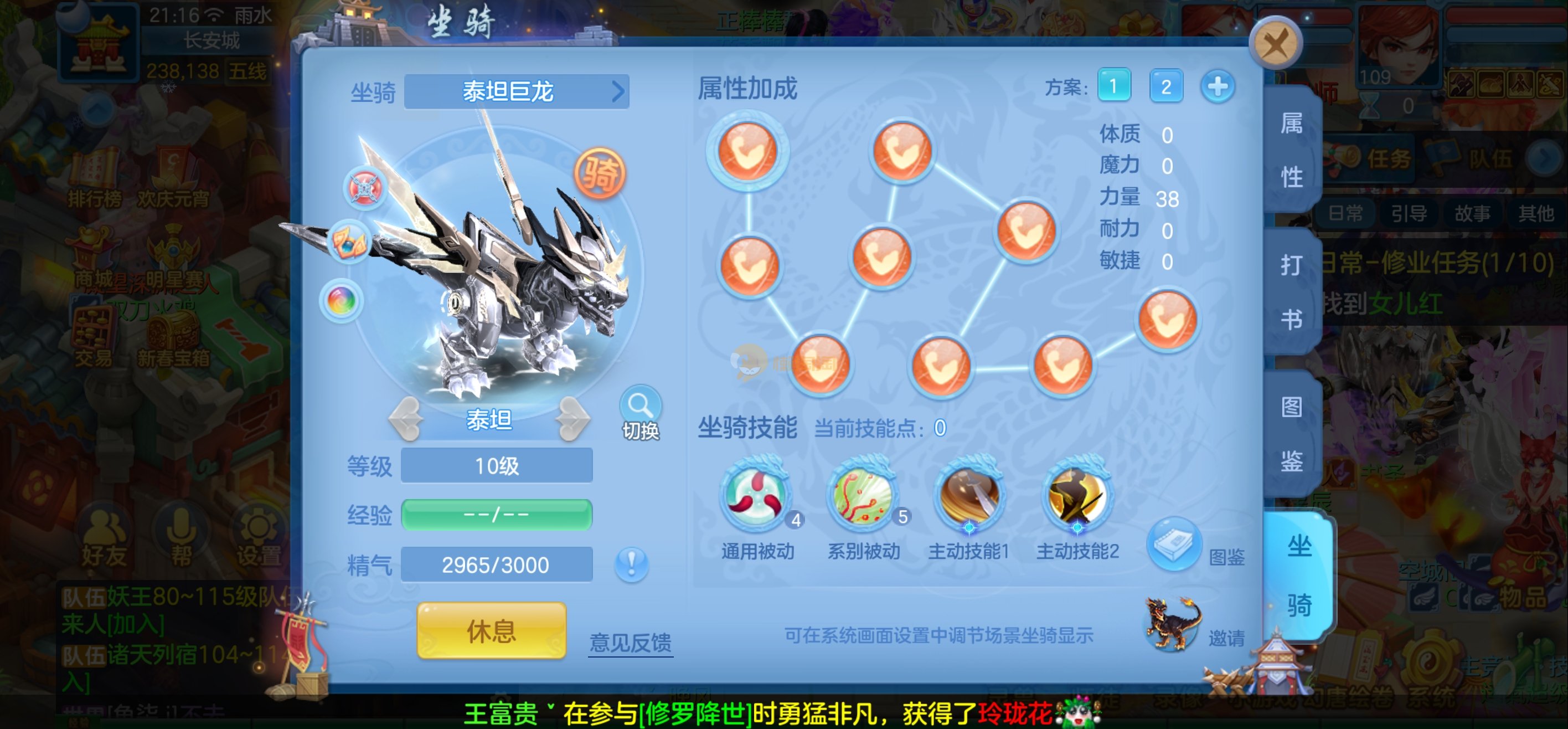Show the 精气 info tooltip

[632, 564]
